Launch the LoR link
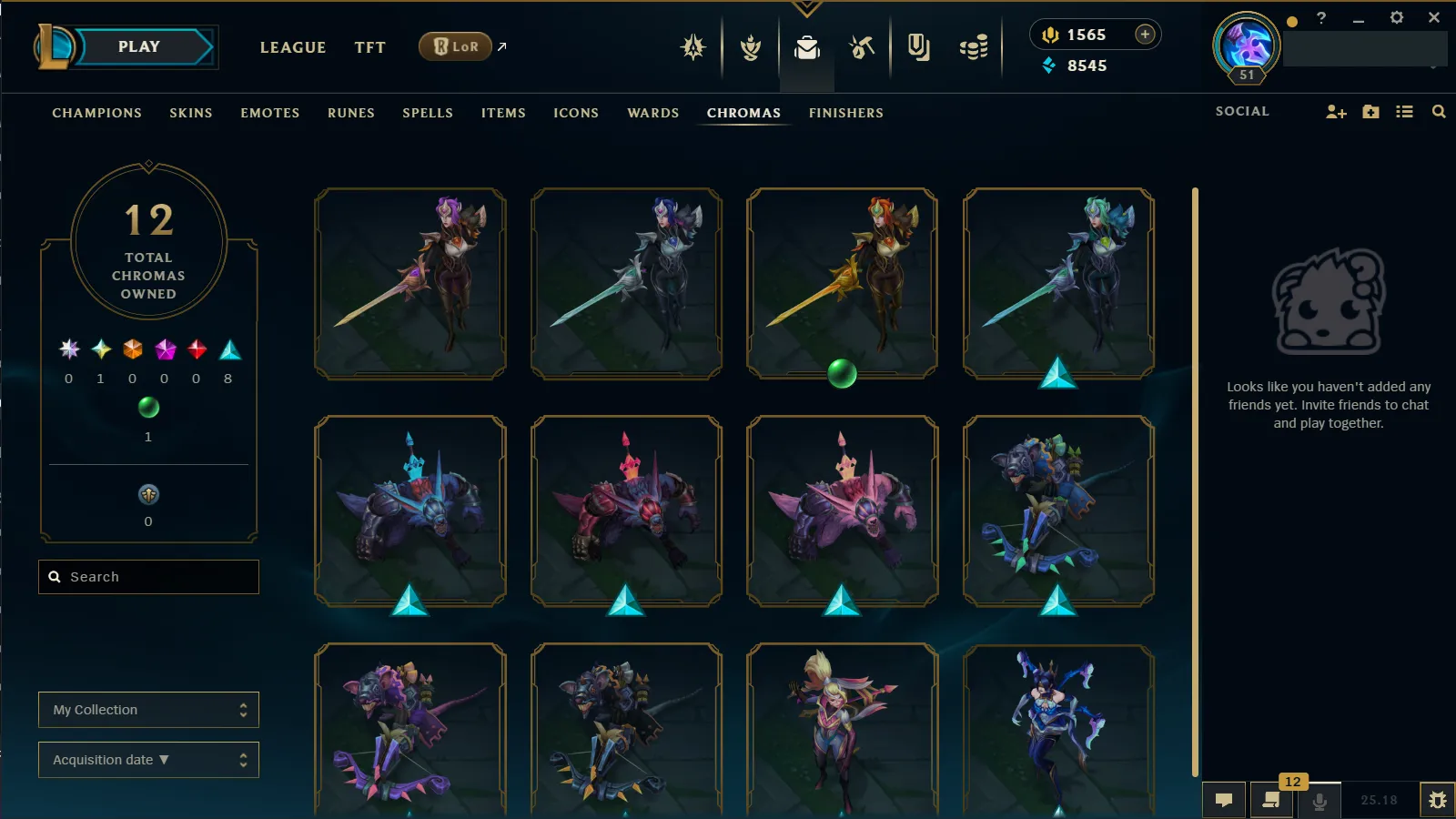The width and height of the screenshot is (1456, 819). coord(456,46)
